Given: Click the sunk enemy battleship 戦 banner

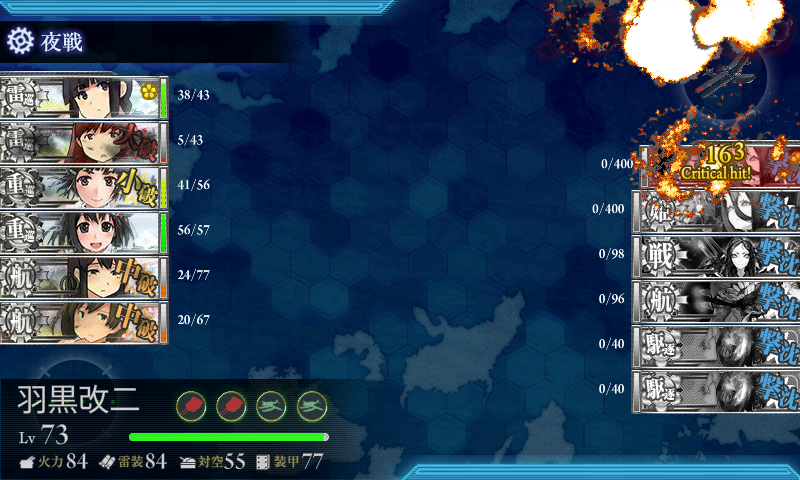Looking at the screenshot, I should pyautogui.click(x=716, y=255).
